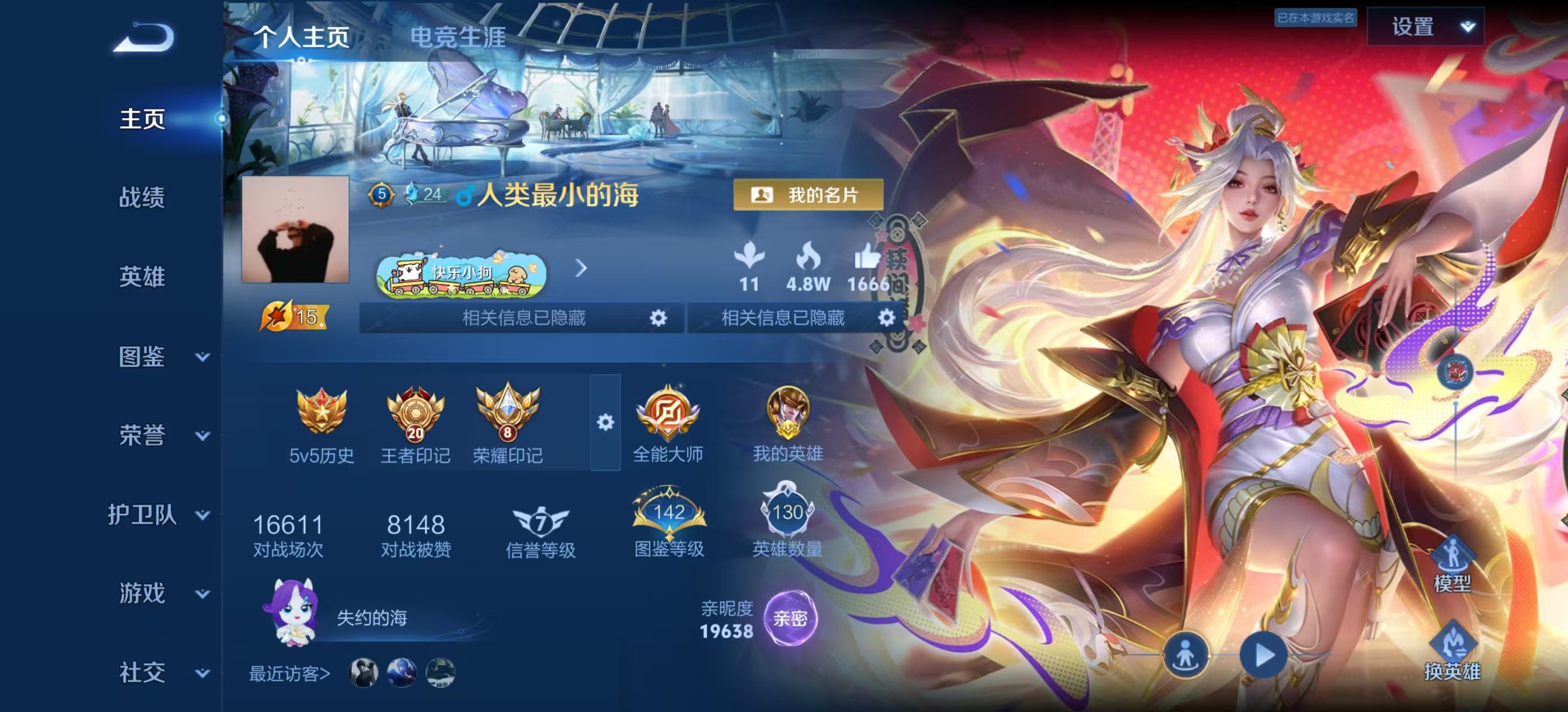Open the 快乐小狗 title badge
The width and height of the screenshot is (1568, 712).
(461, 274)
